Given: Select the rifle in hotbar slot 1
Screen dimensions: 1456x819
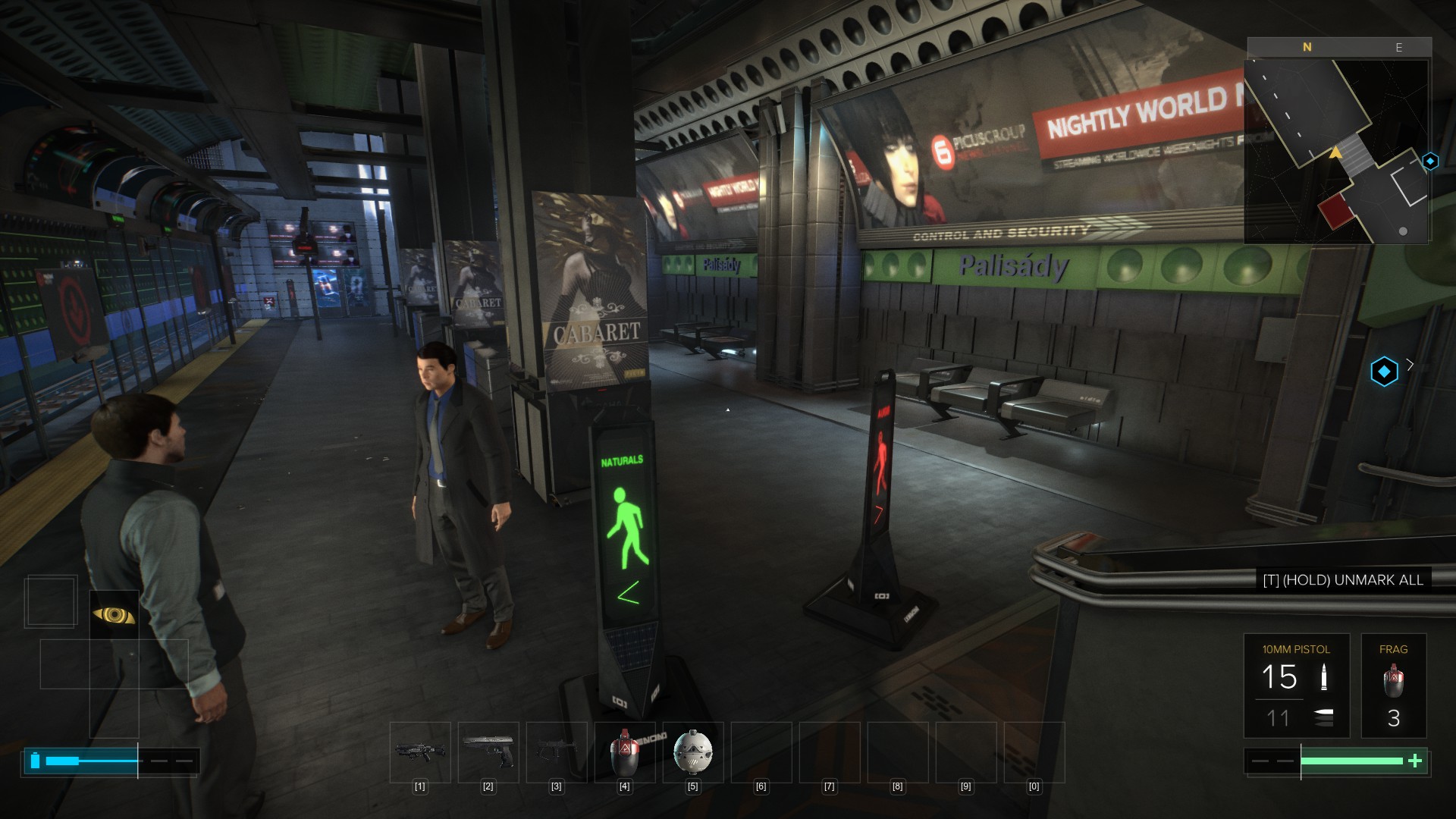Looking at the screenshot, I should (x=420, y=752).
